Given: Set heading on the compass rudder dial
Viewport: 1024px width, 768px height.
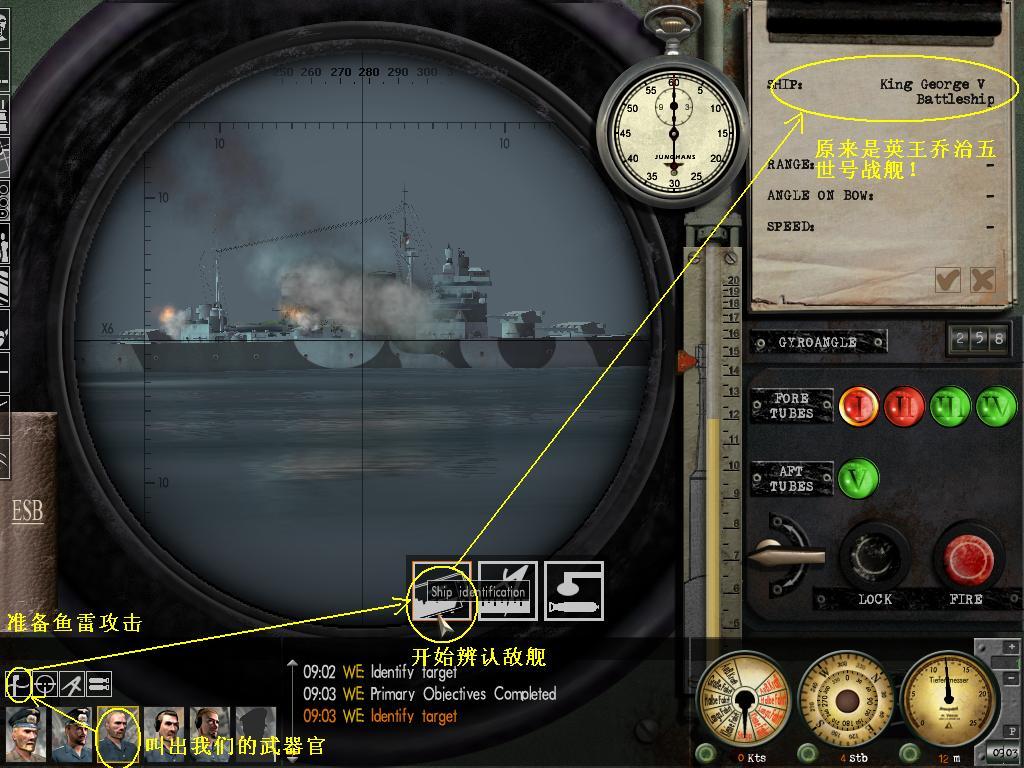Looking at the screenshot, I should 846,700.
